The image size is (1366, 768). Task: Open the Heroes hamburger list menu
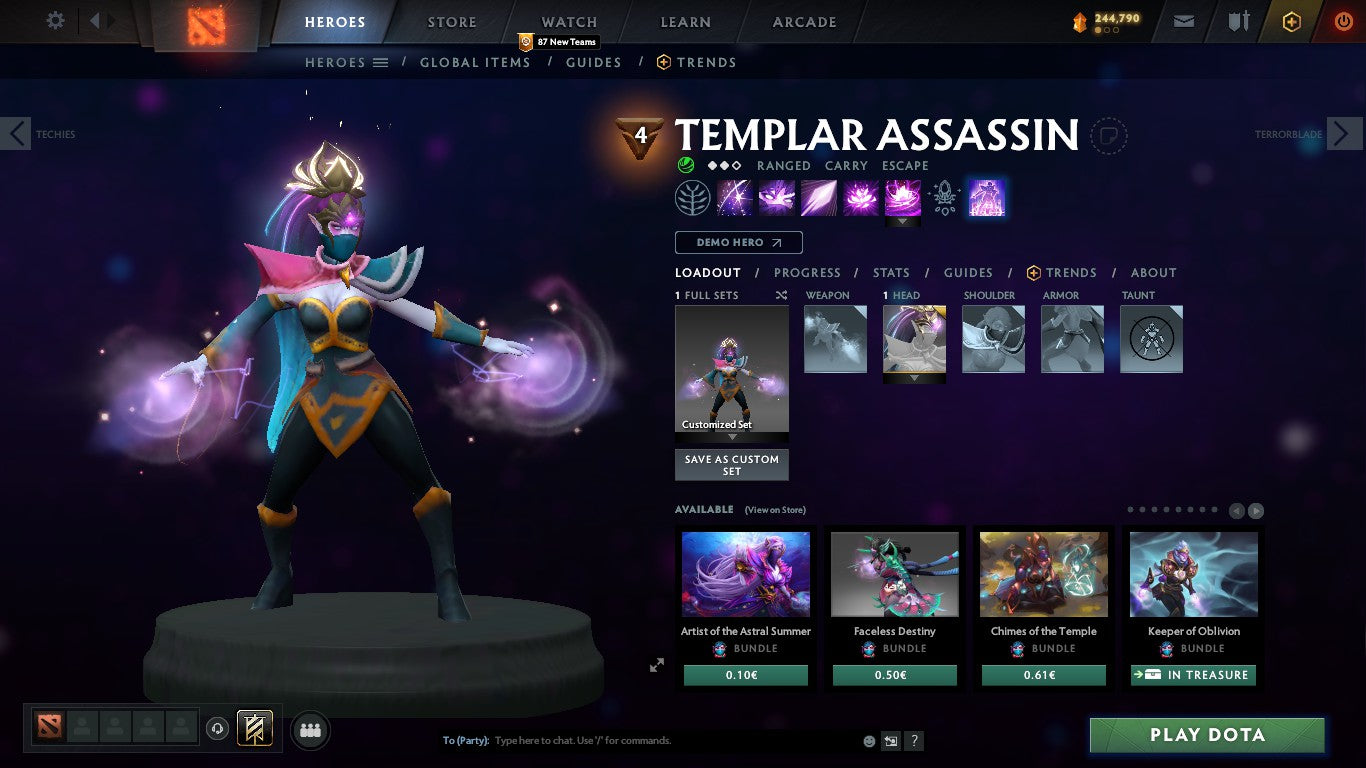tap(381, 62)
